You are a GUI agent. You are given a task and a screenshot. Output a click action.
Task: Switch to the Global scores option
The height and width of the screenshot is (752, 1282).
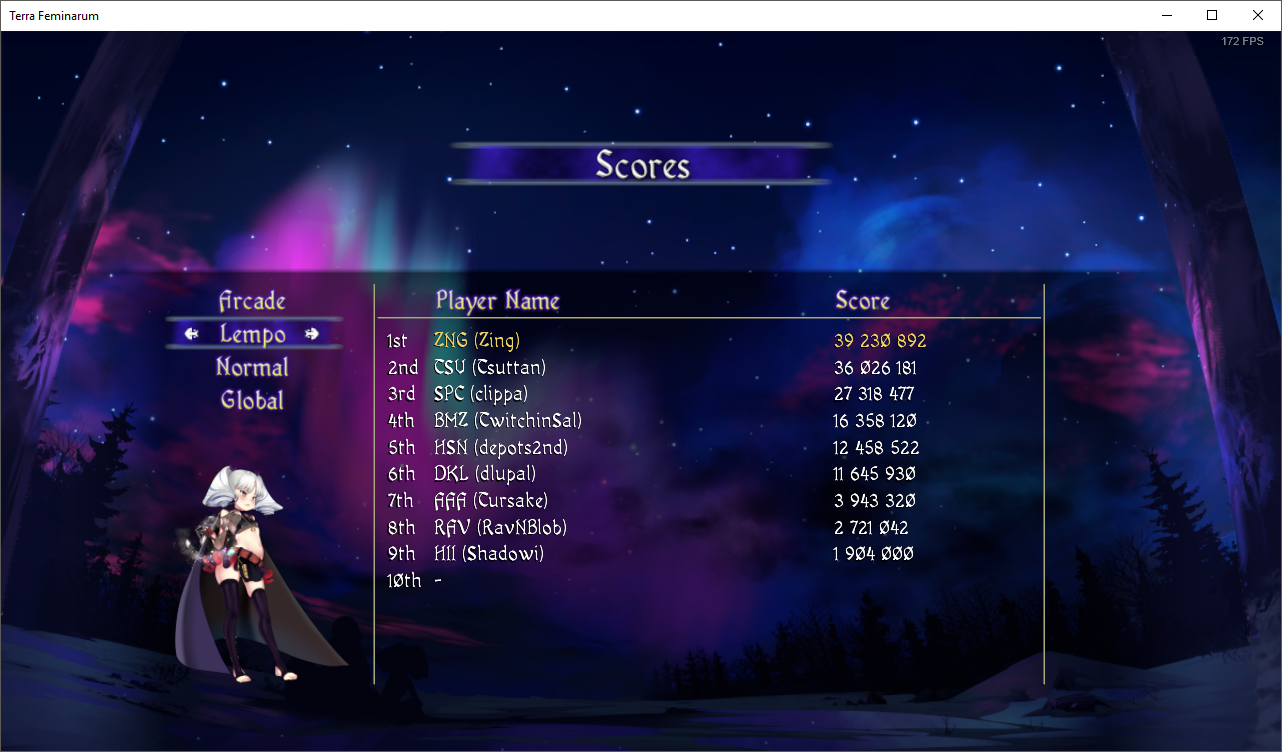[x=252, y=400]
